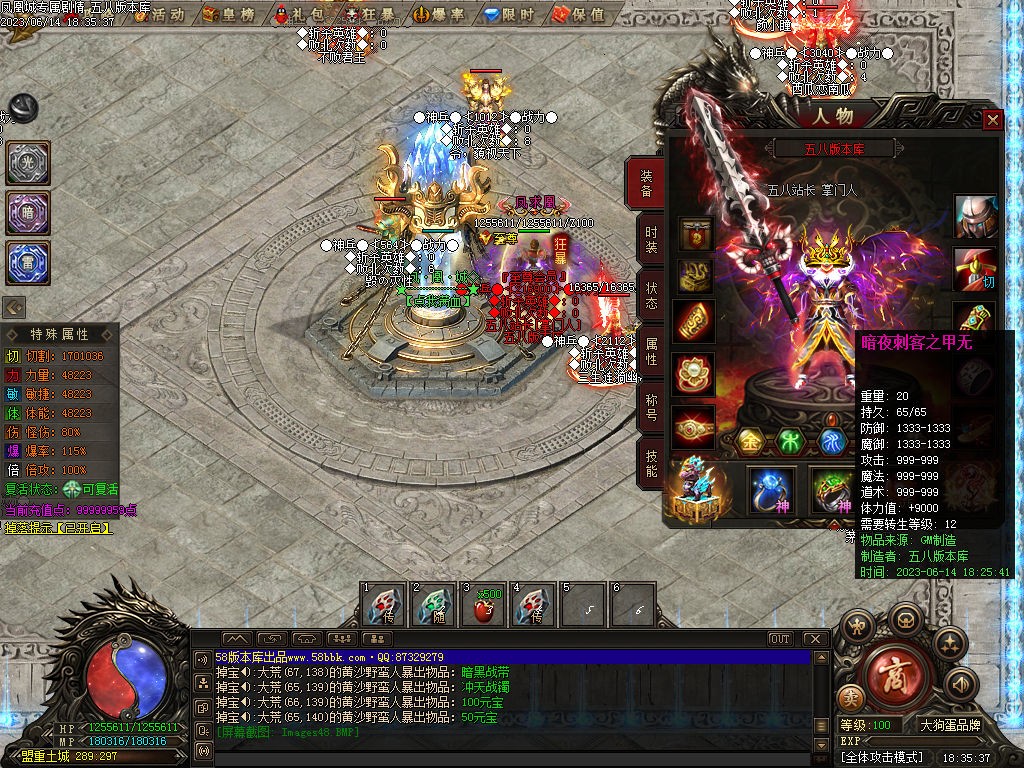Click the 雷 thunder skill button
This screenshot has width=1024, height=768.
point(28,263)
